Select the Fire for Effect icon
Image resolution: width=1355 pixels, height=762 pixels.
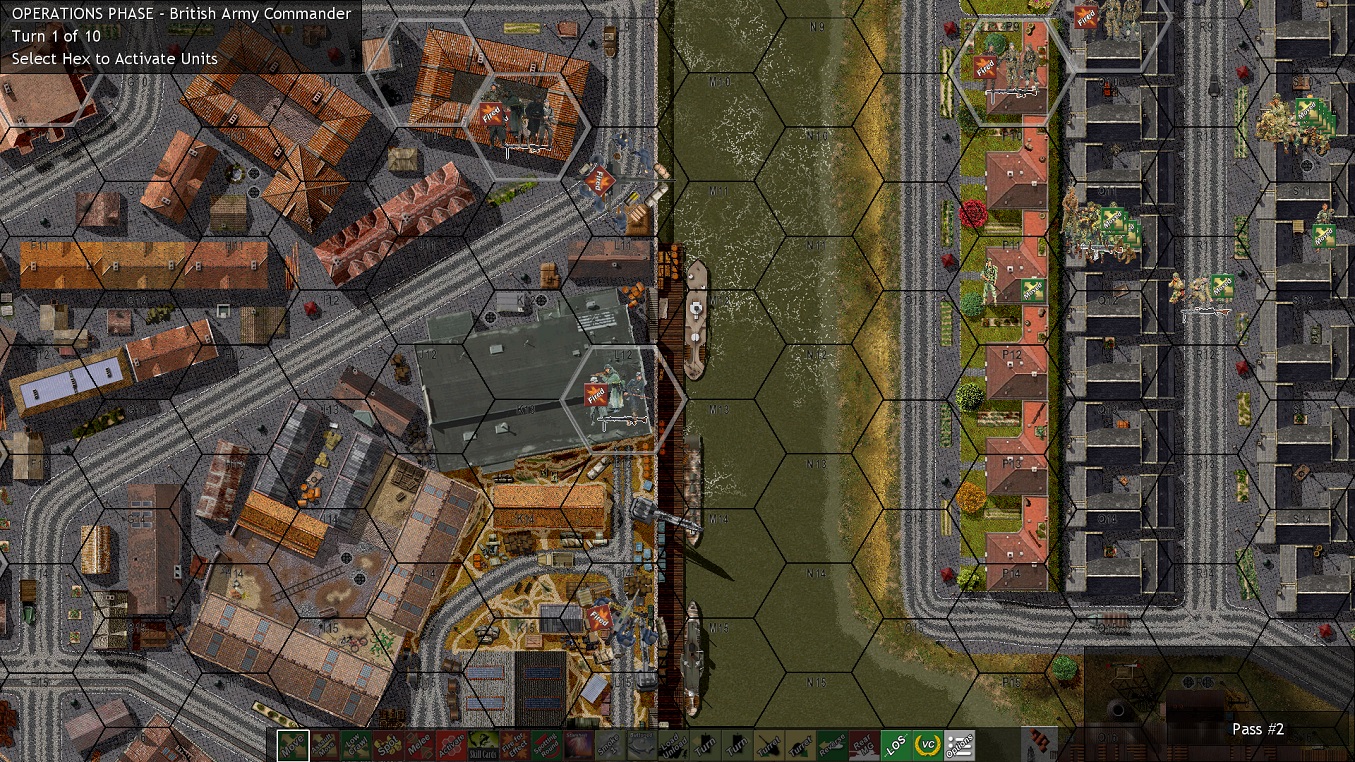(515, 744)
